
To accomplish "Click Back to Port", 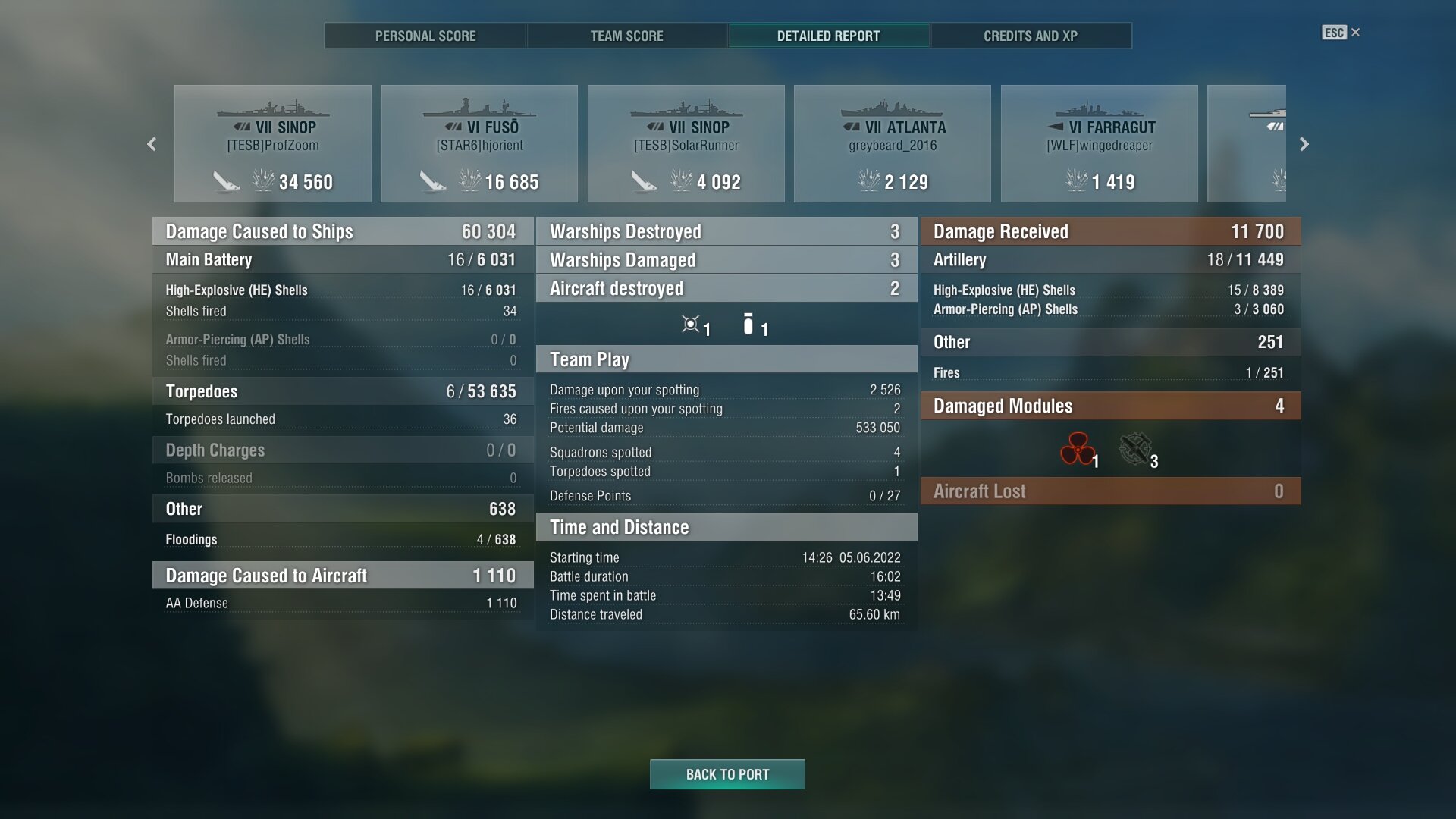I will (727, 774).
